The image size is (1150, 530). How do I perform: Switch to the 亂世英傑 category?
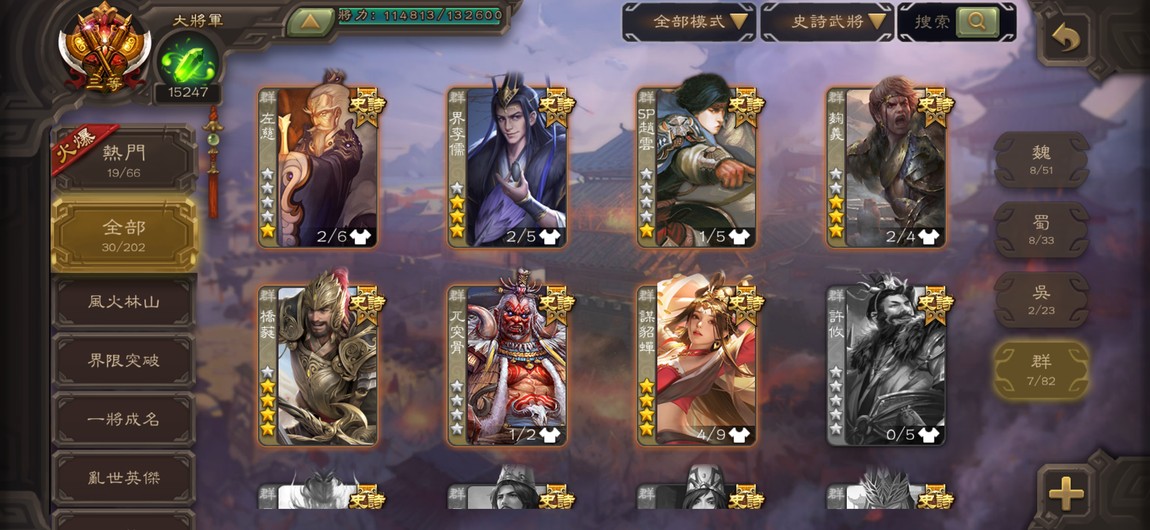(124, 478)
